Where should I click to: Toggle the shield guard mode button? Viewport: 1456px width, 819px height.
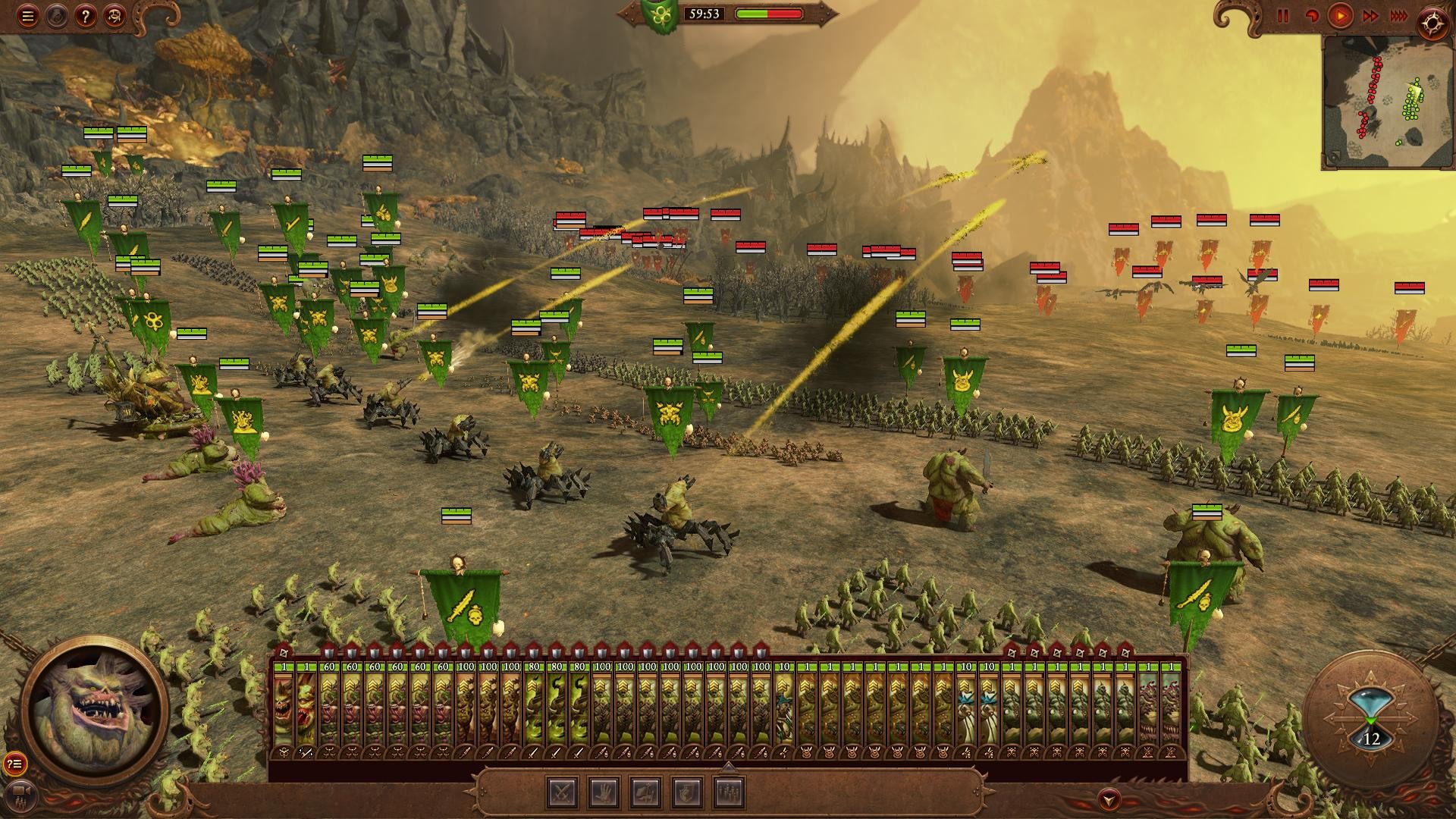pos(687,792)
